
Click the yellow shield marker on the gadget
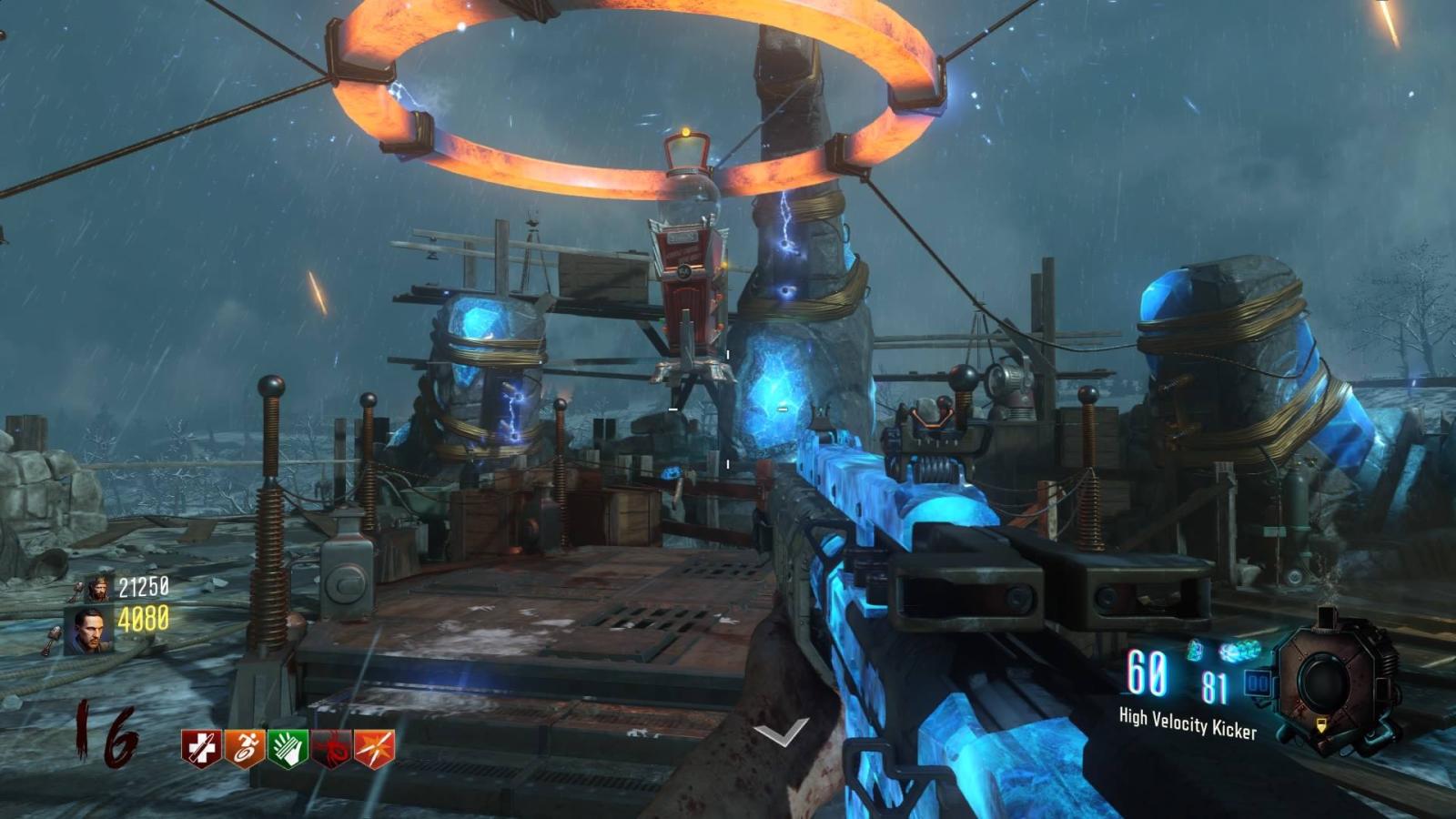[1321, 725]
